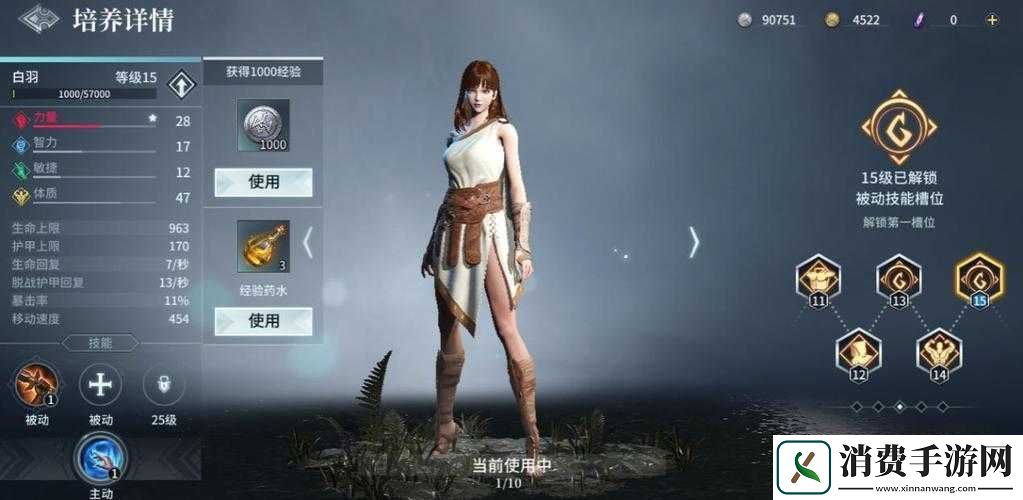Open the large 15级已解锁 passive slot emblem
The width and height of the screenshot is (1023, 500).
point(900,127)
